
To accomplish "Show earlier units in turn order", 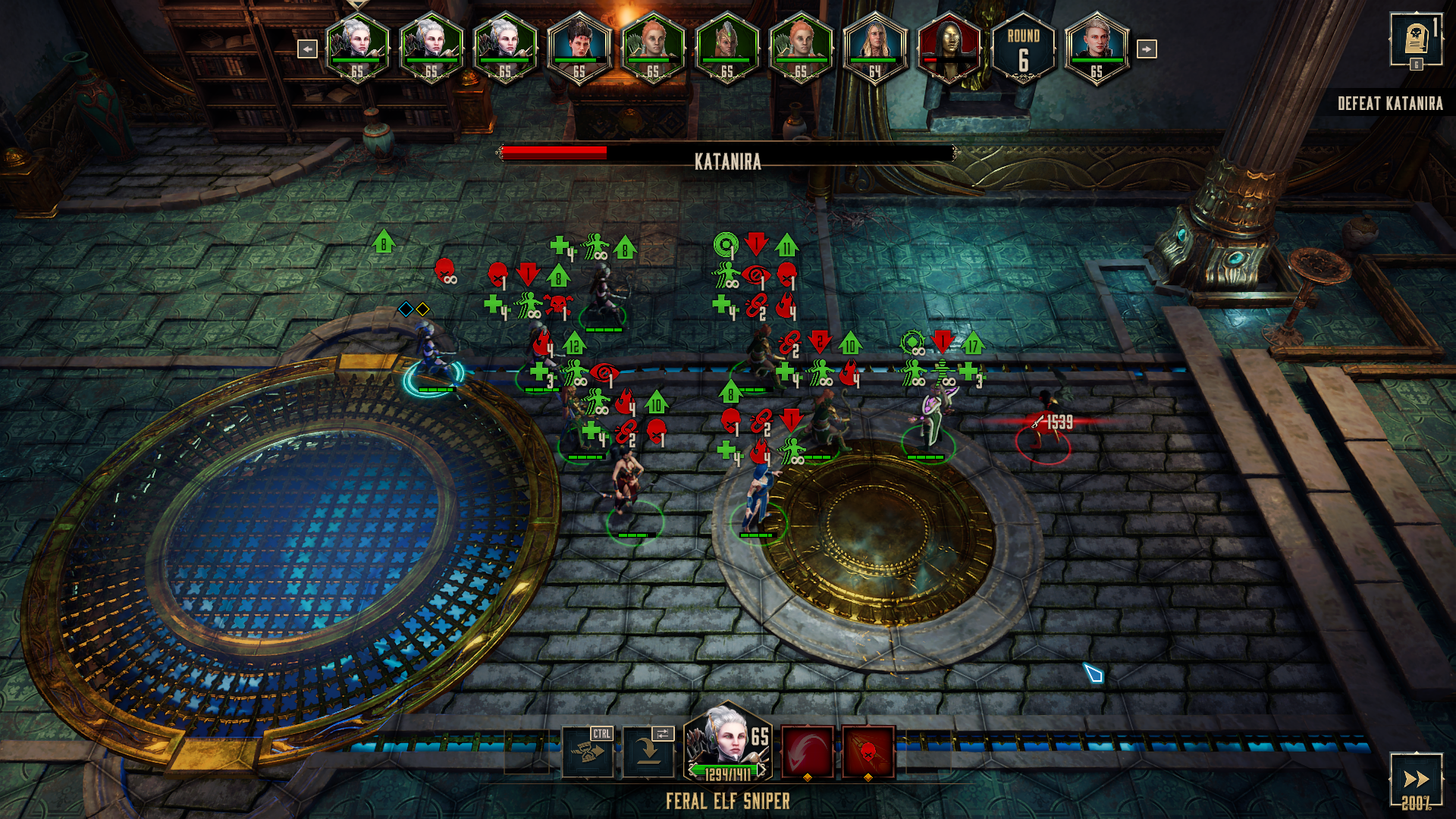I will click(307, 49).
